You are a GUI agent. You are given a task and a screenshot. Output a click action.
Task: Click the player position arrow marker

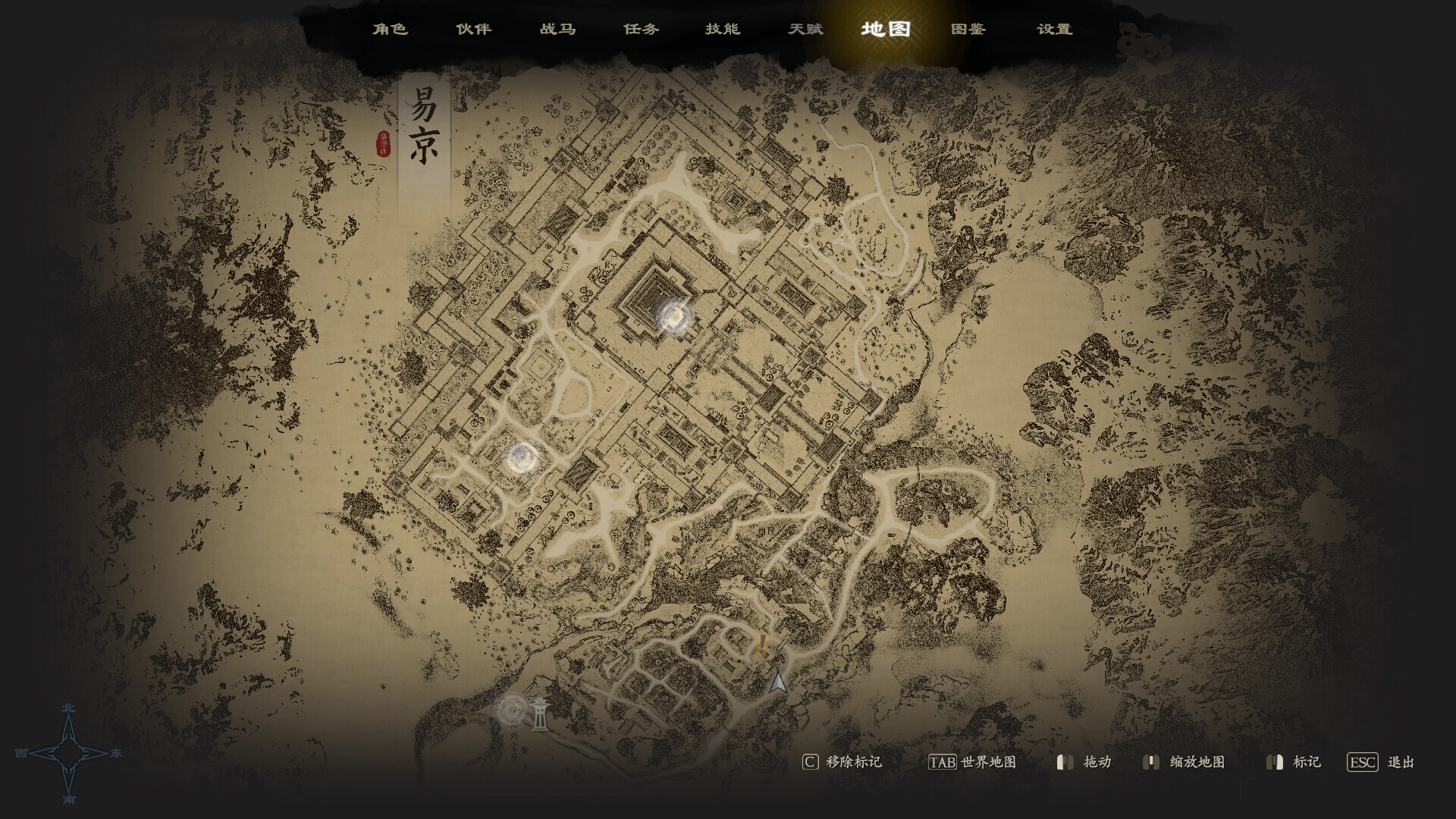coord(777,681)
